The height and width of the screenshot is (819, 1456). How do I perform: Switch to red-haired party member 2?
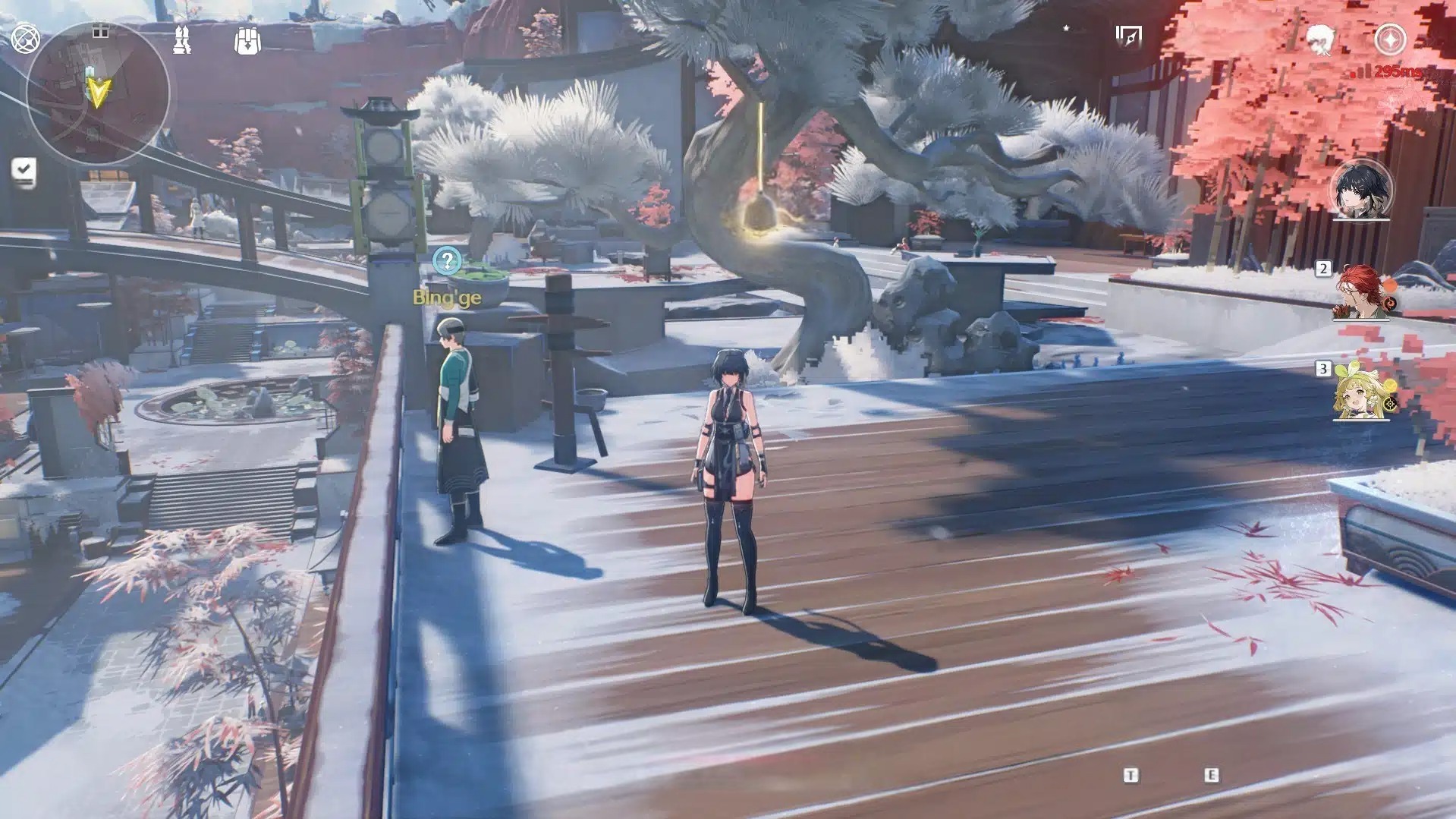(x=1361, y=292)
